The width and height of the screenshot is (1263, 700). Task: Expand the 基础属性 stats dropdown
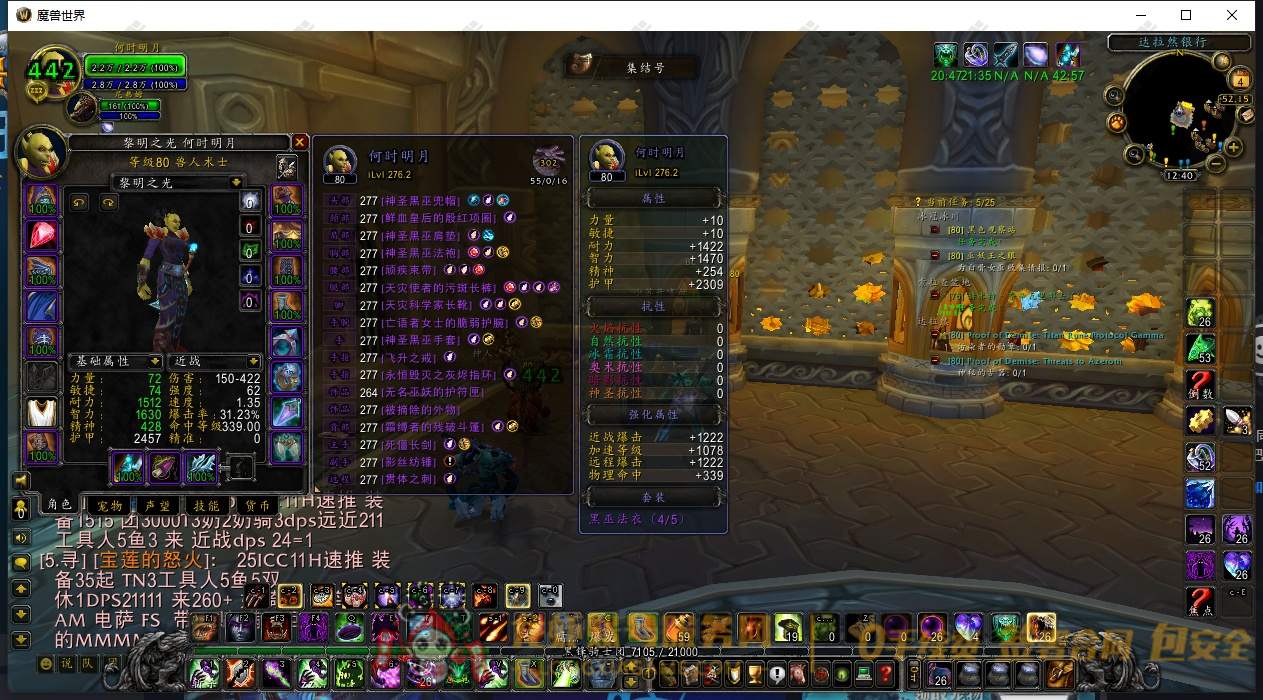pyautogui.click(x=155, y=361)
